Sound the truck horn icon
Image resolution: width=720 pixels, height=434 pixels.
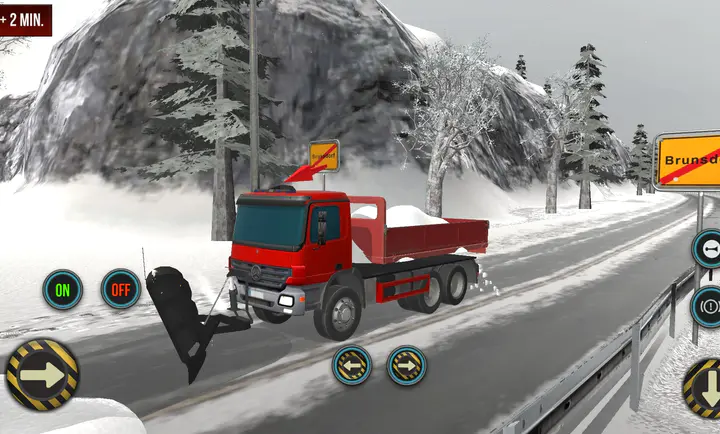coord(707,249)
